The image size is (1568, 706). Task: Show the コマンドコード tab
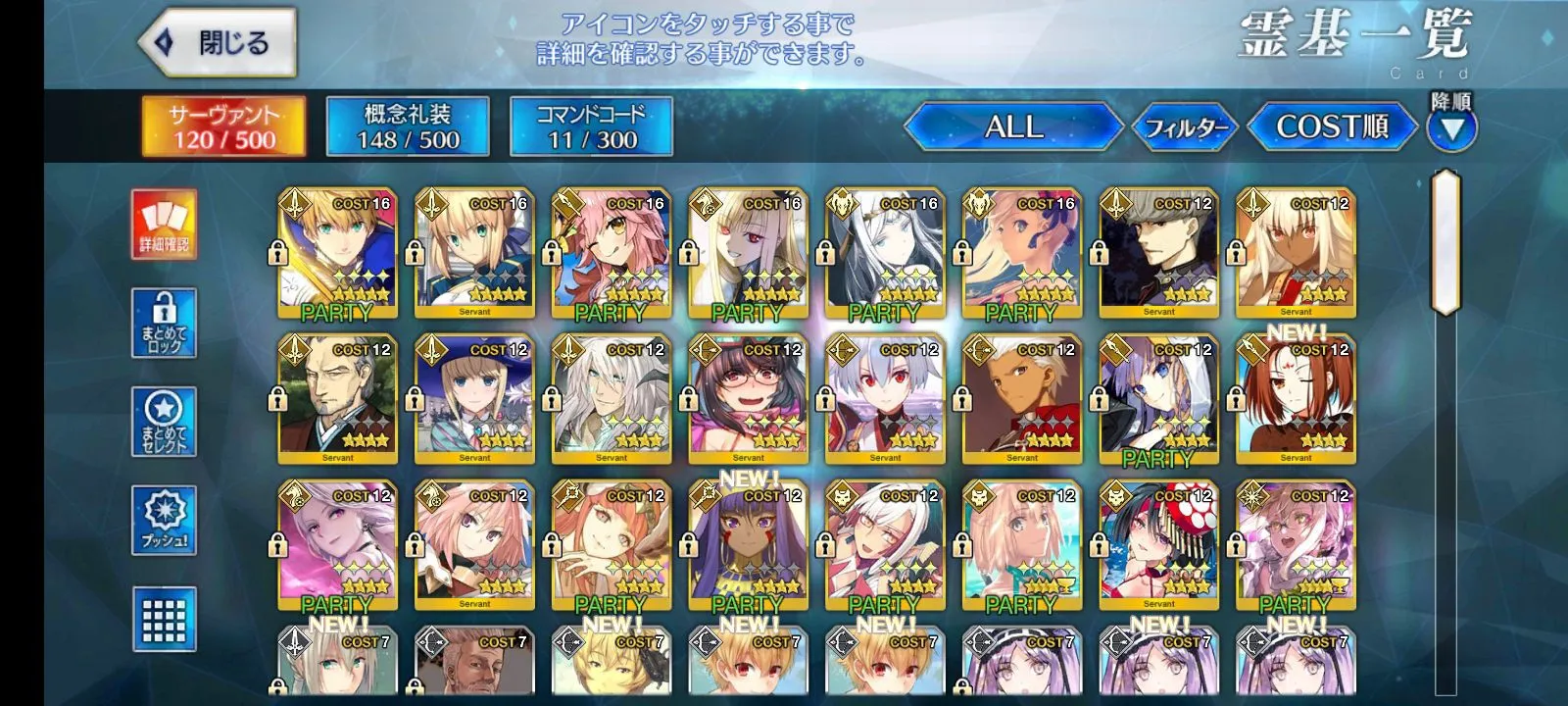[591, 126]
